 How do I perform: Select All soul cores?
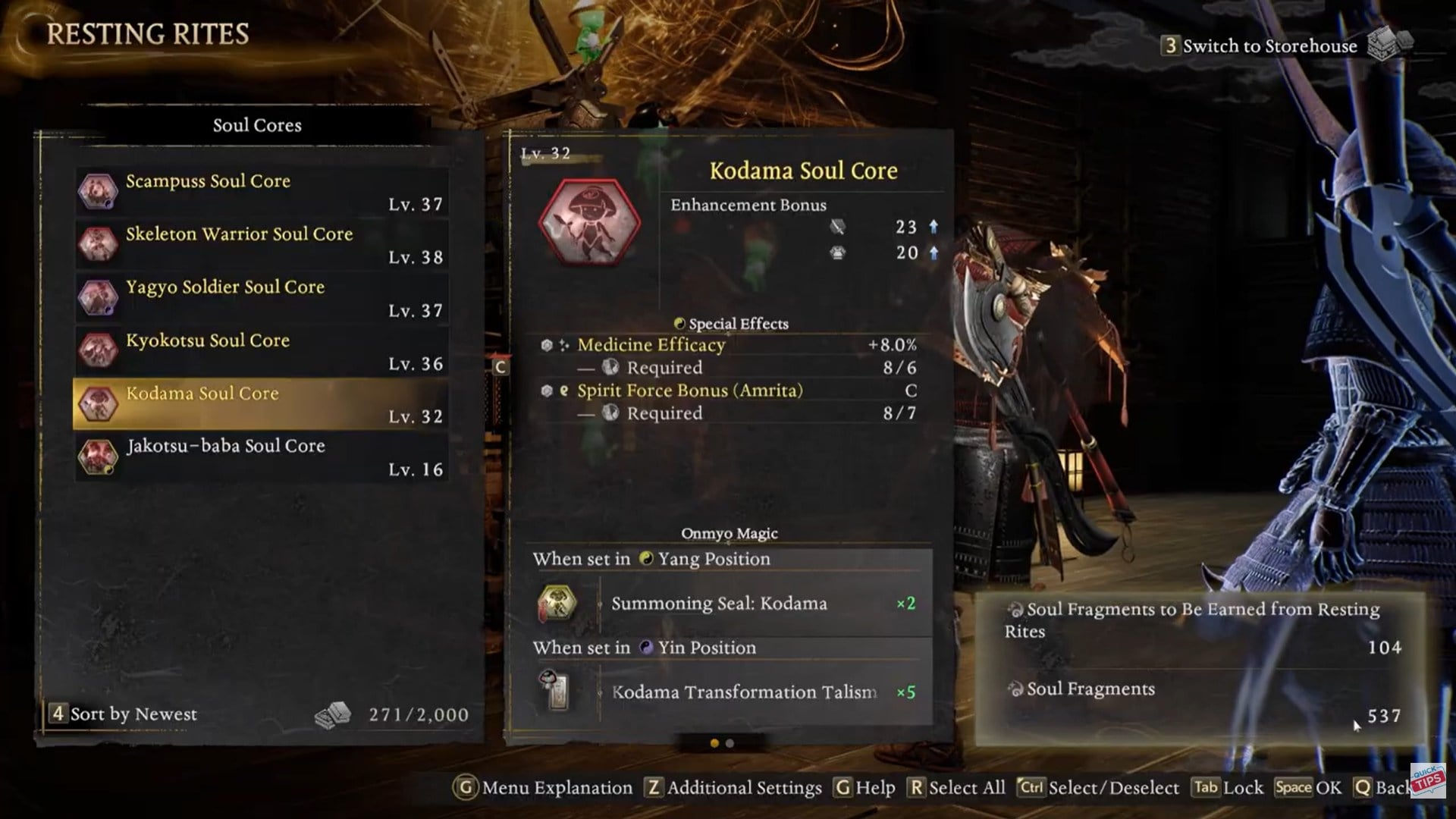(x=958, y=788)
